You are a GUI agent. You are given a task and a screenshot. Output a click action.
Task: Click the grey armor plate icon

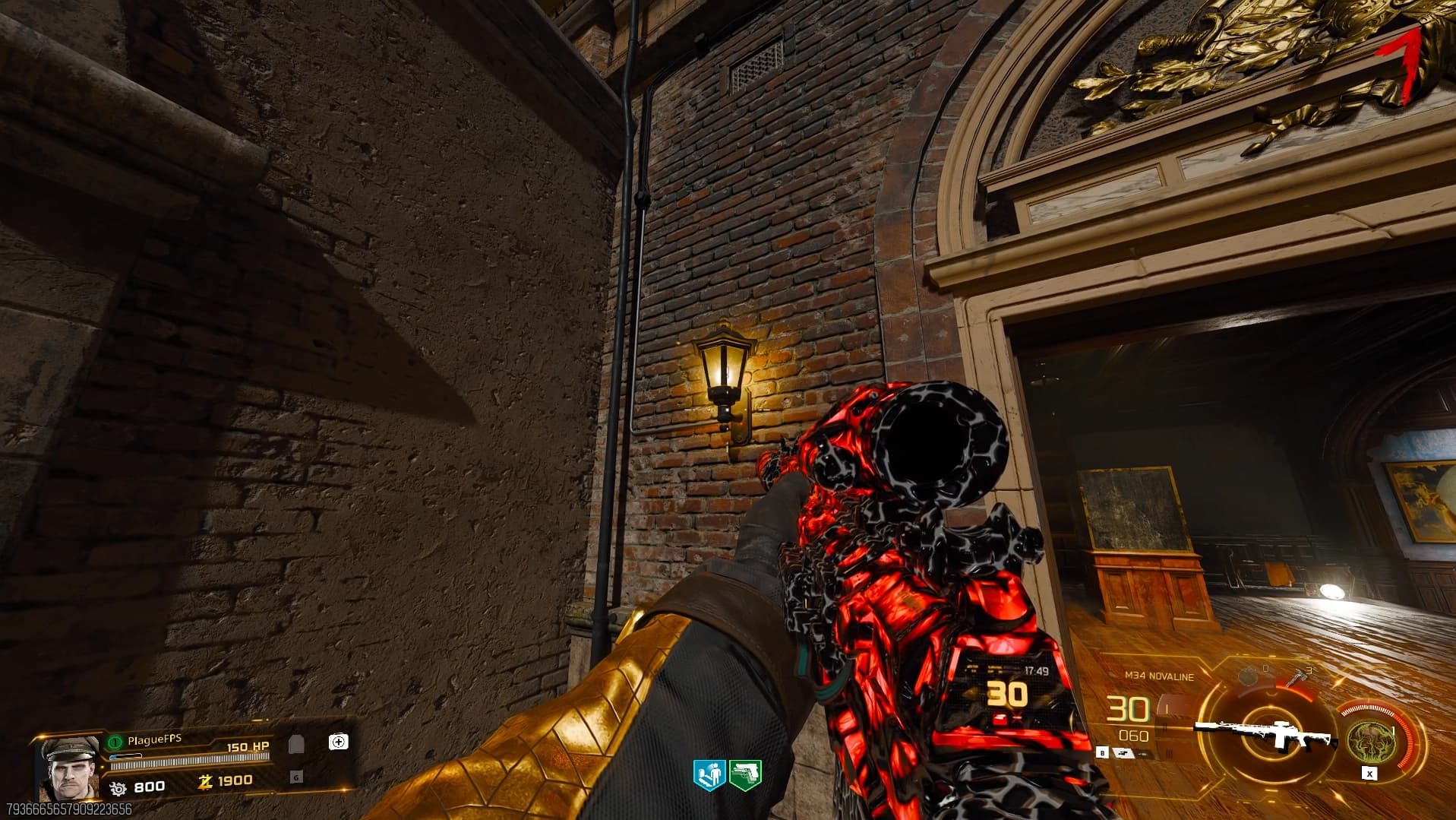click(x=296, y=743)
